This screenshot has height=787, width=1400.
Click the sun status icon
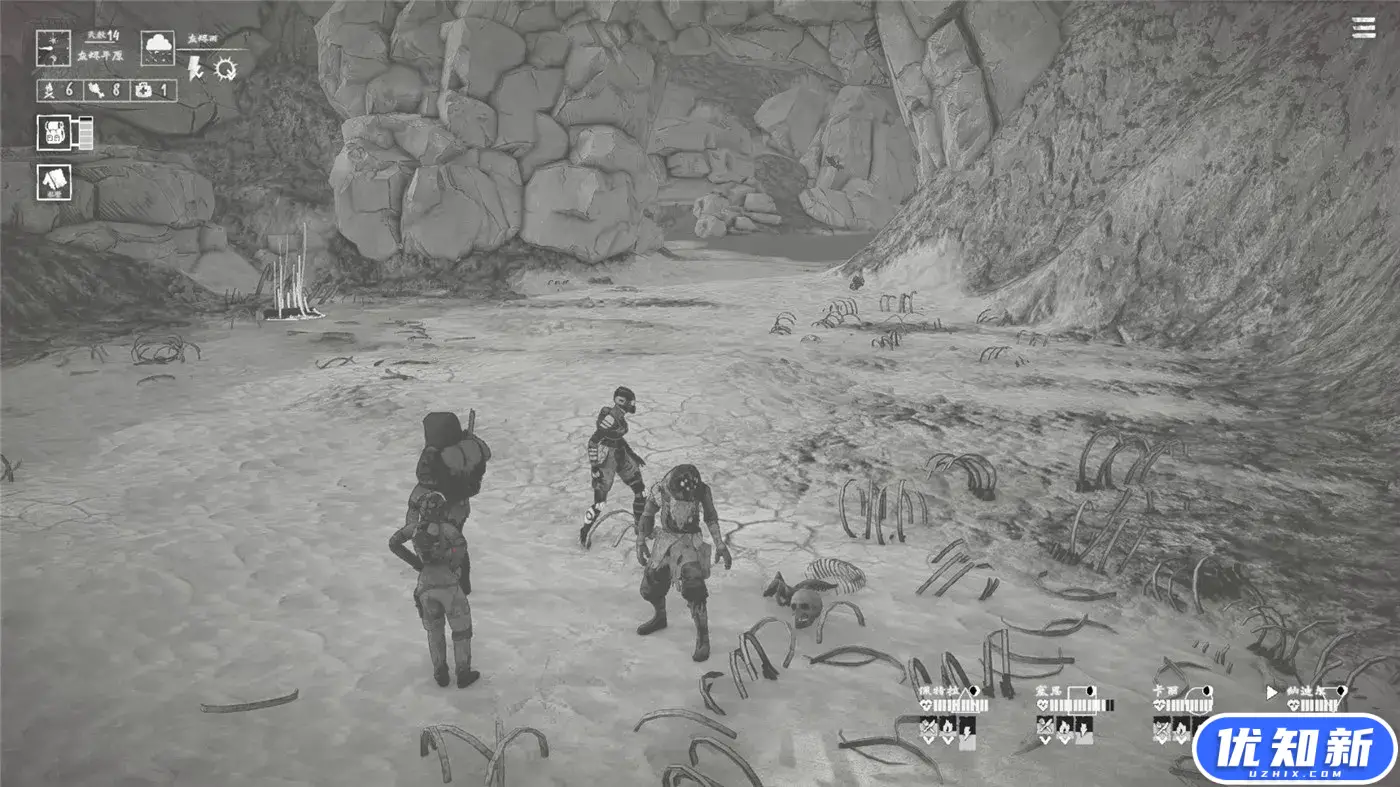pyautogui.click(x=226, y=69)
